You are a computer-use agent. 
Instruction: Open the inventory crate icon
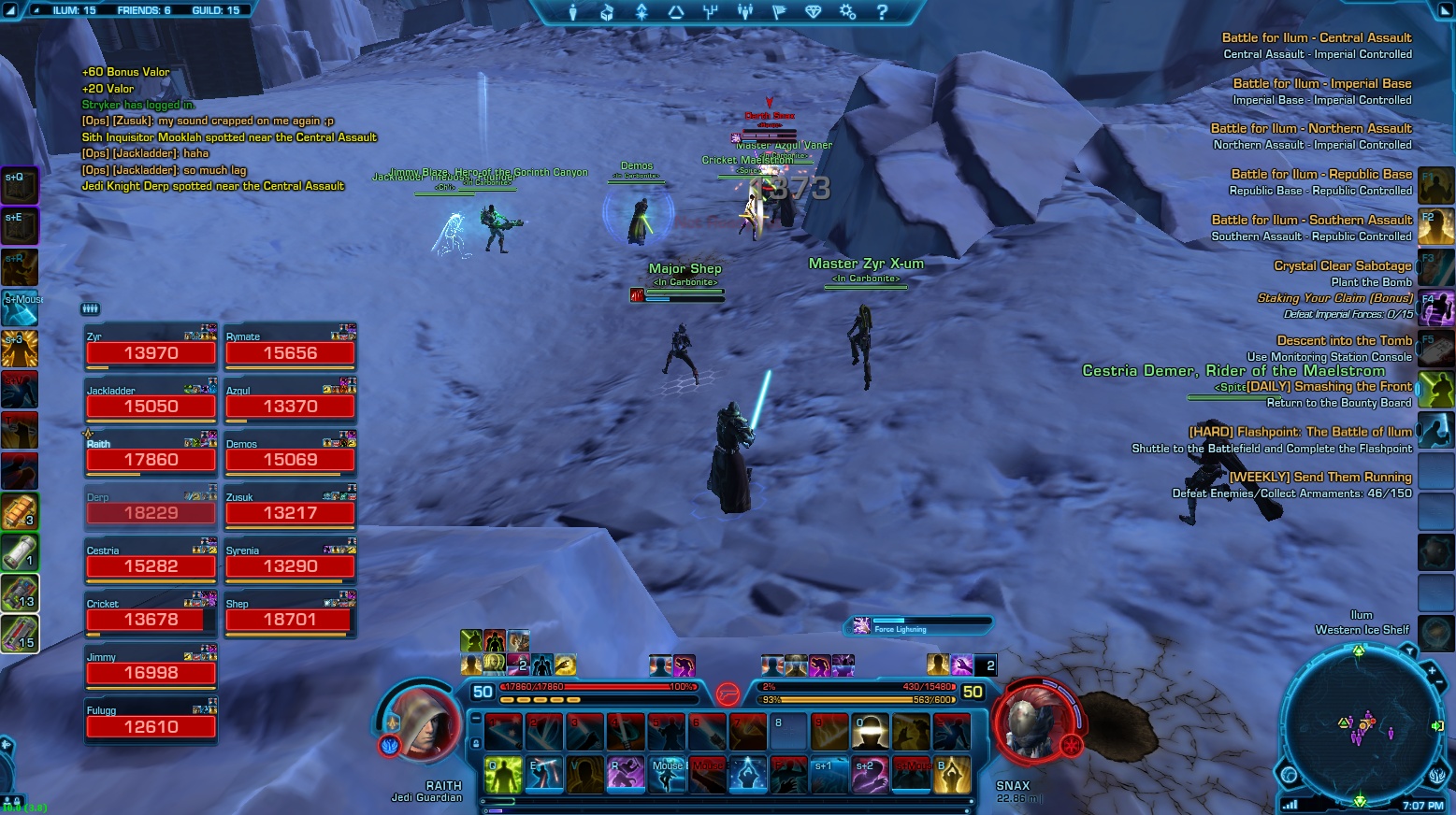(607, 12)
